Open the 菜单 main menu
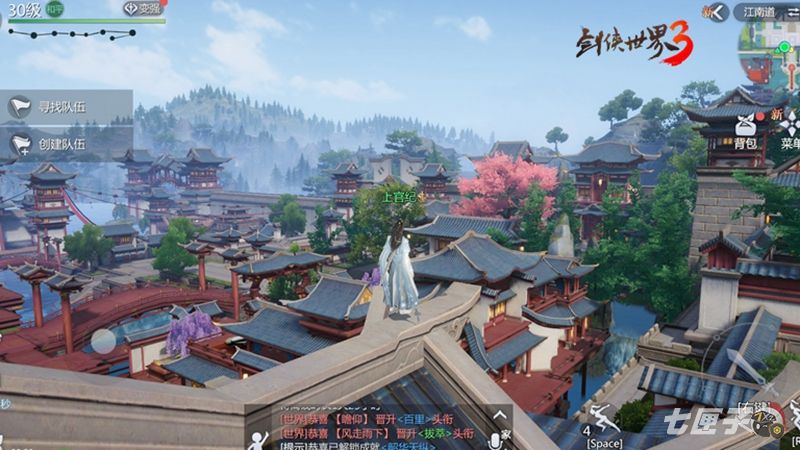800x450 pixels. pyautogui.click(x=790, y=130)
